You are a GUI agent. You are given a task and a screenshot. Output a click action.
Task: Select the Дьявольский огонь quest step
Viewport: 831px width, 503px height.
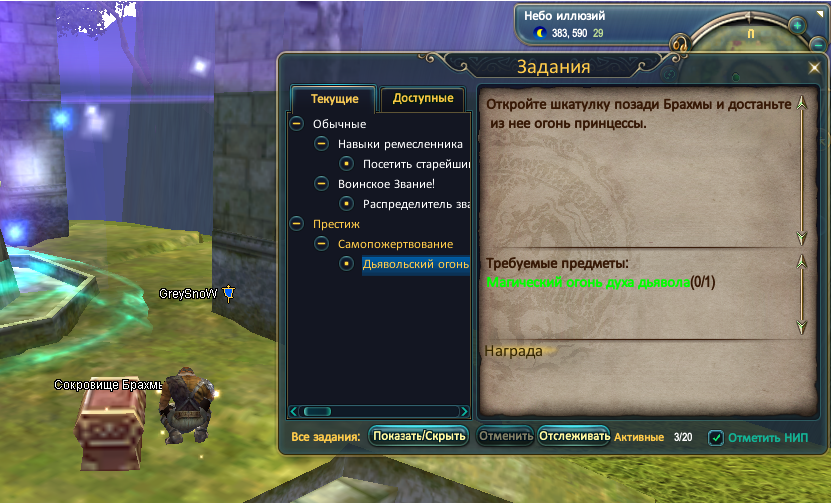click(415, 264)
